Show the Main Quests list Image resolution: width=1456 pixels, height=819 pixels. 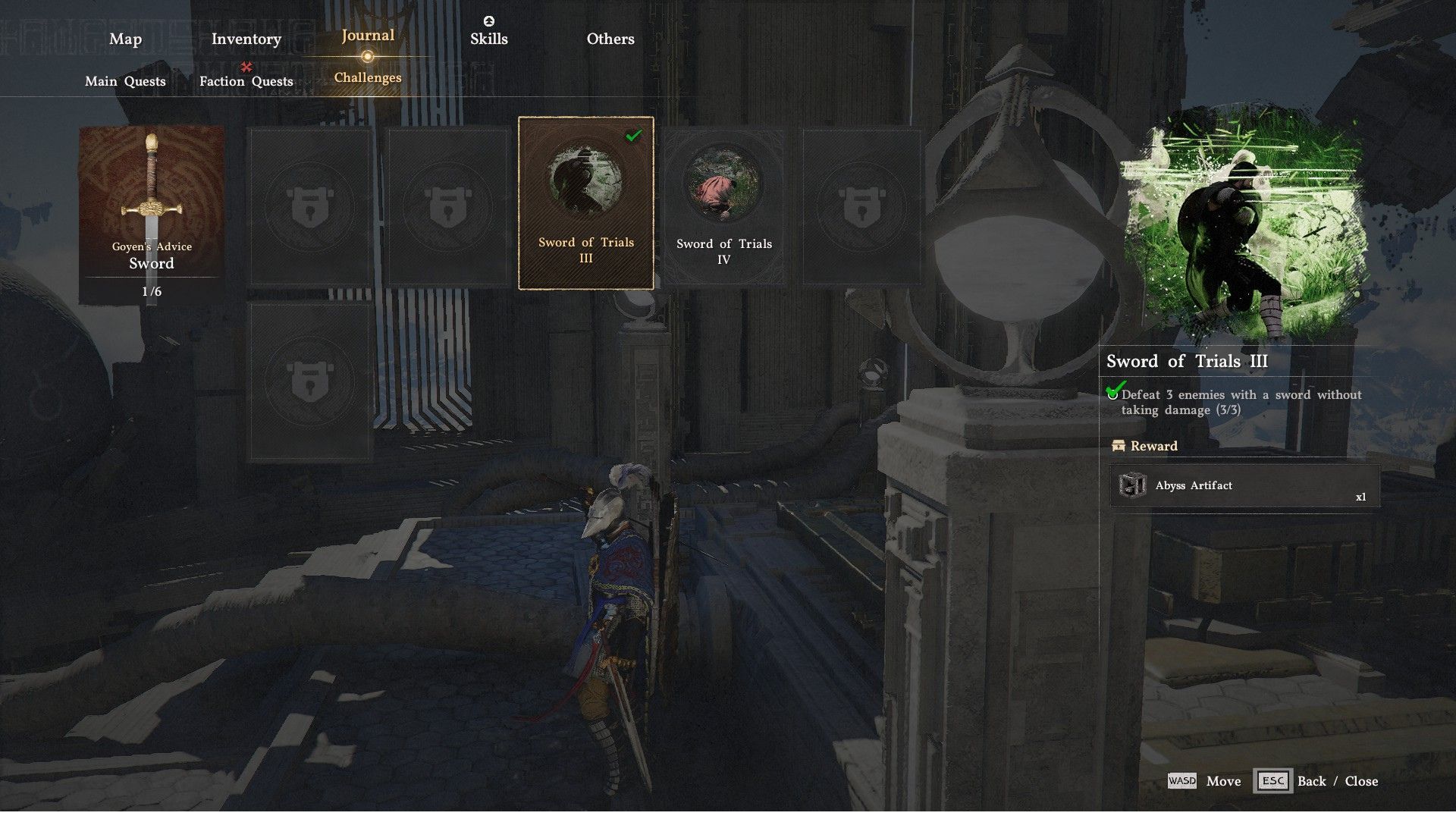(x=125, y=81)
